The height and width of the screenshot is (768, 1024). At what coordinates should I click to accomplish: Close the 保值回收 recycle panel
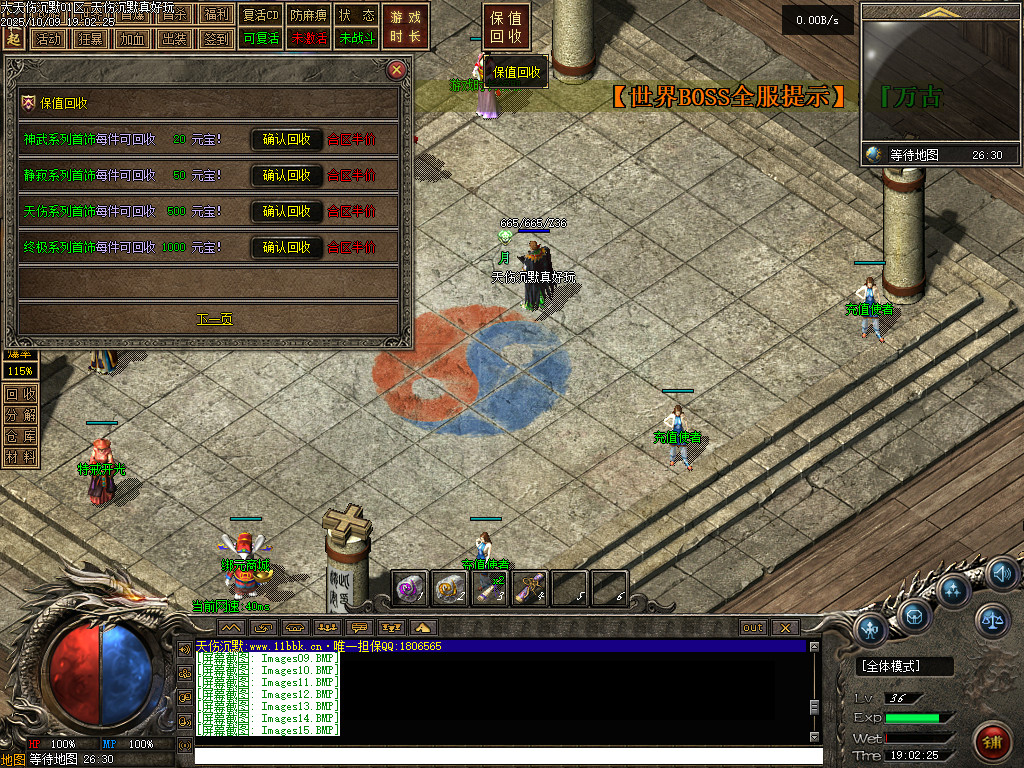coord(397,70)
